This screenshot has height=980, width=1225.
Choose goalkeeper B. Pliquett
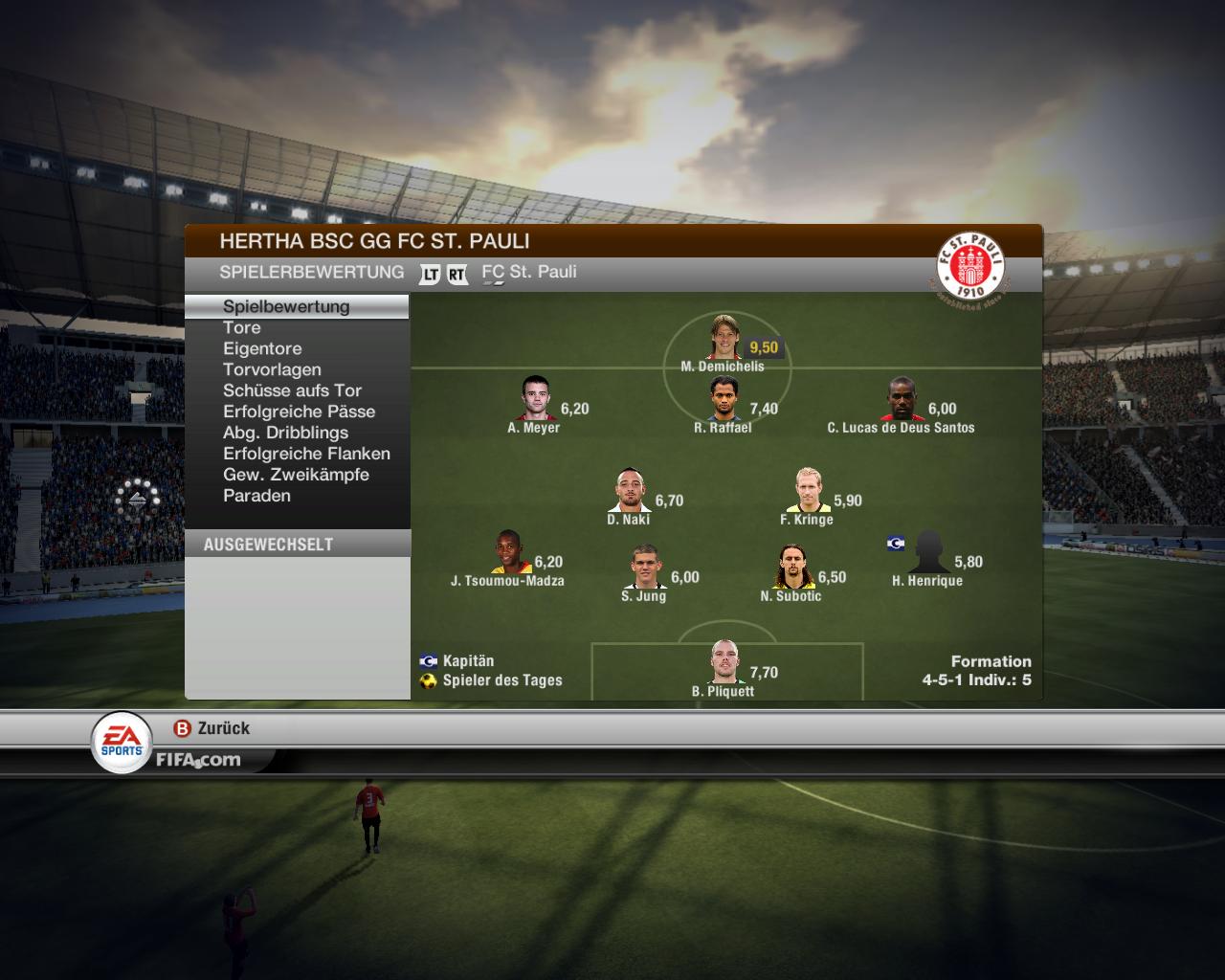pos(726,662)
